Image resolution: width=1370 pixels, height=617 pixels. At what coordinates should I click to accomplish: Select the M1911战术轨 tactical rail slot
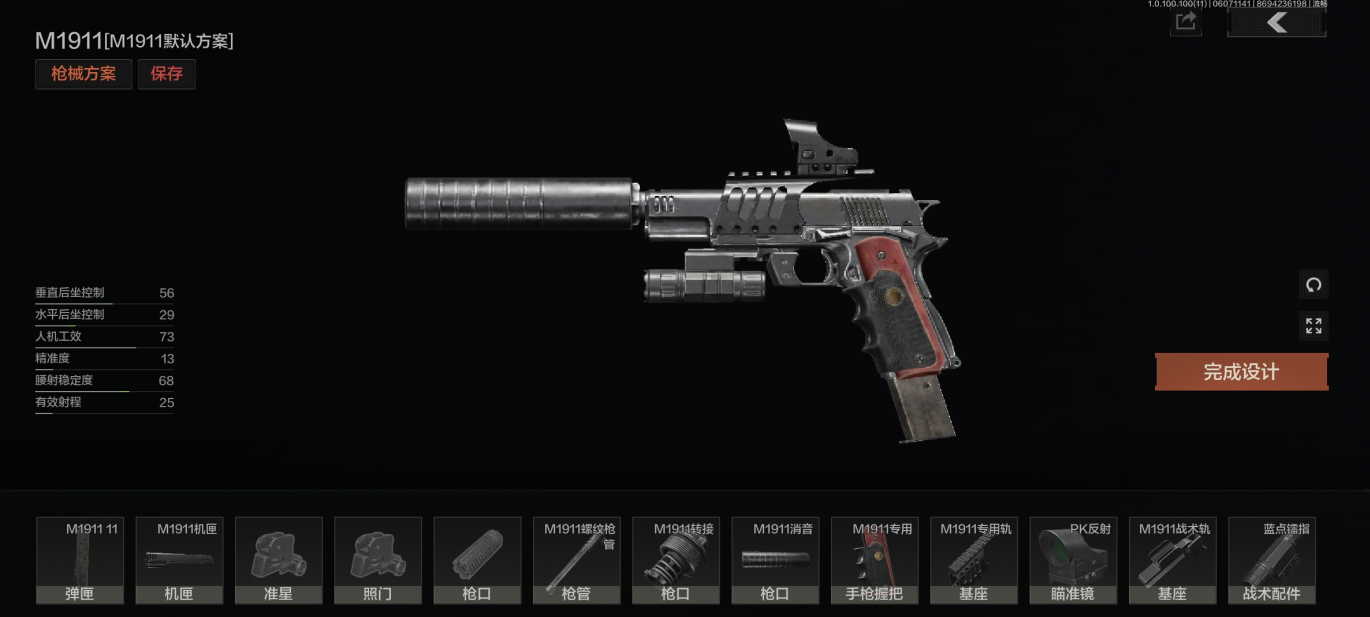pyautogui.click(x=1173, y=560)
